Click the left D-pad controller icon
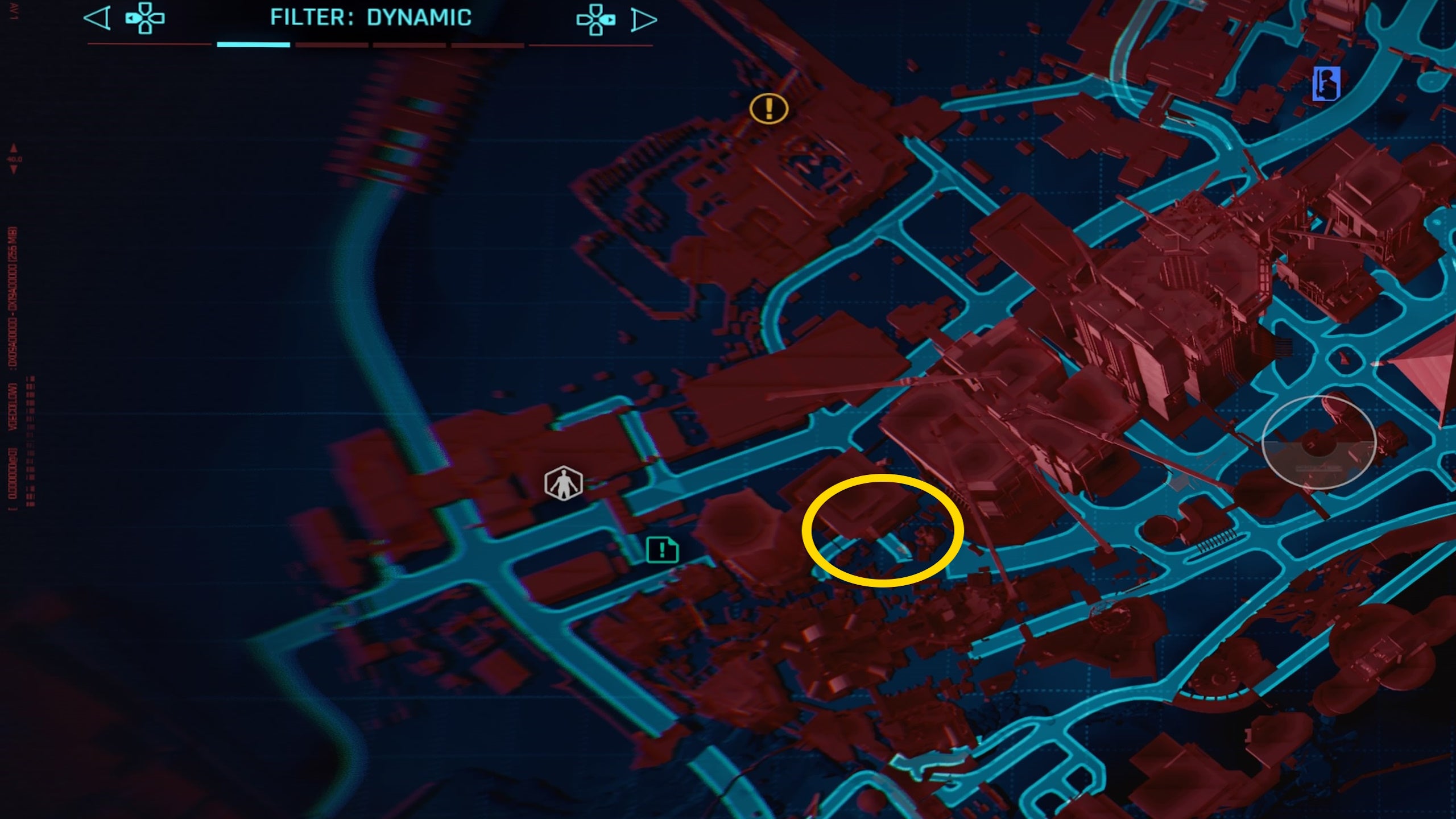This screenshot has width=1456, height=819. (144, 19)
